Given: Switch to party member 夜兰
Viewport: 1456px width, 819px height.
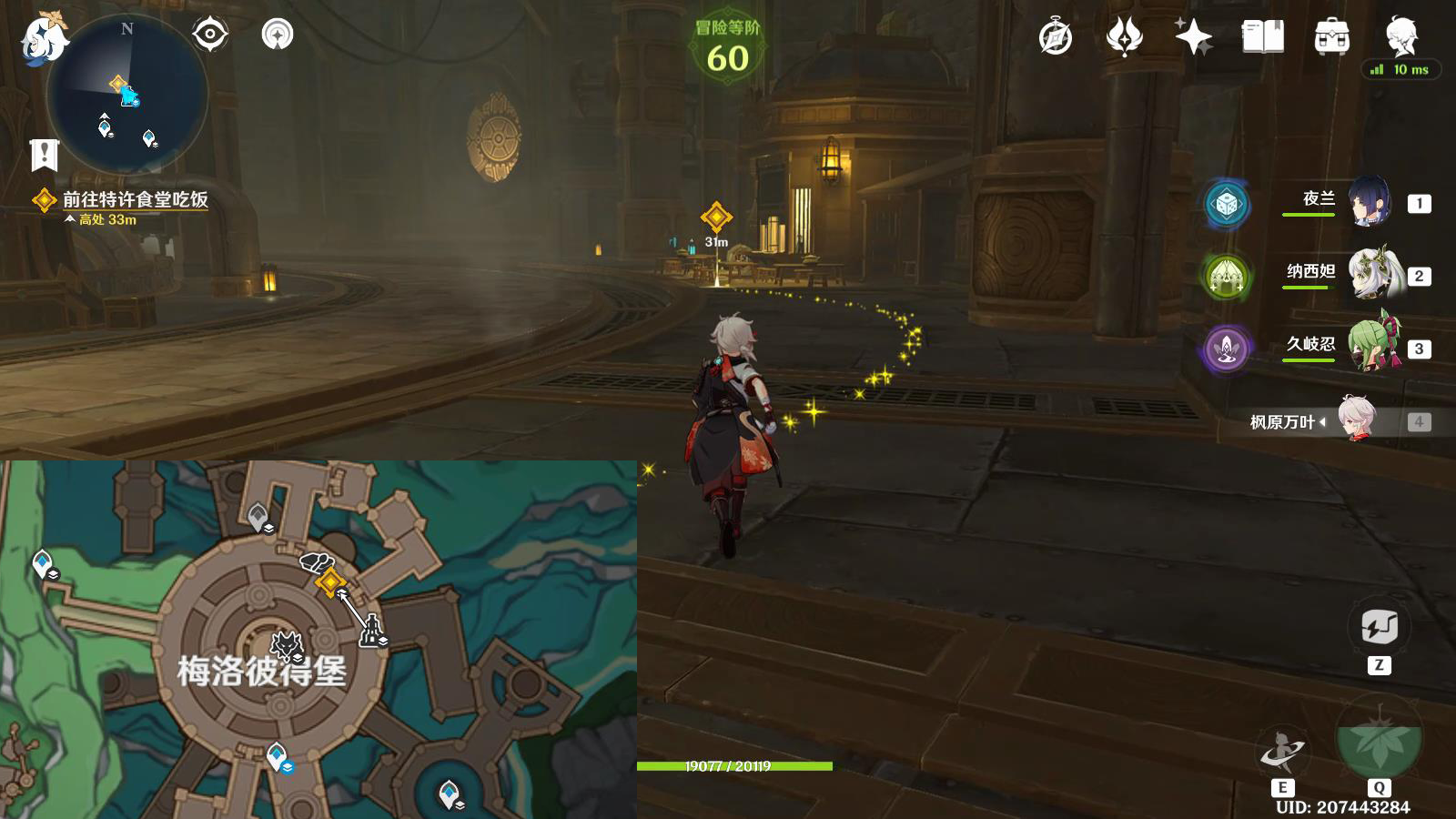Looking at the screenshot, I should (1368, 202).
